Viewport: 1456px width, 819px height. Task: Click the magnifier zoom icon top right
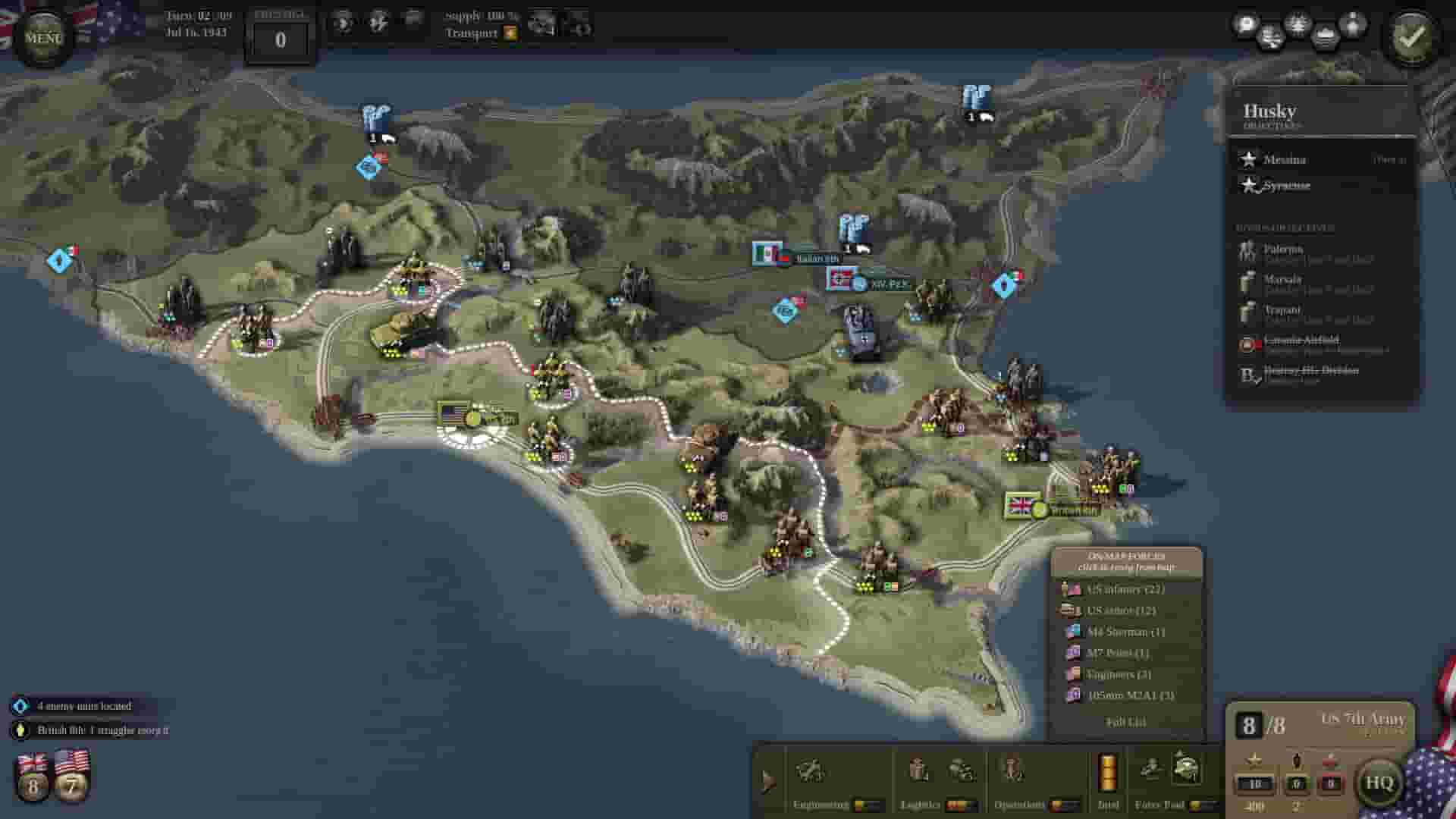1245,25
